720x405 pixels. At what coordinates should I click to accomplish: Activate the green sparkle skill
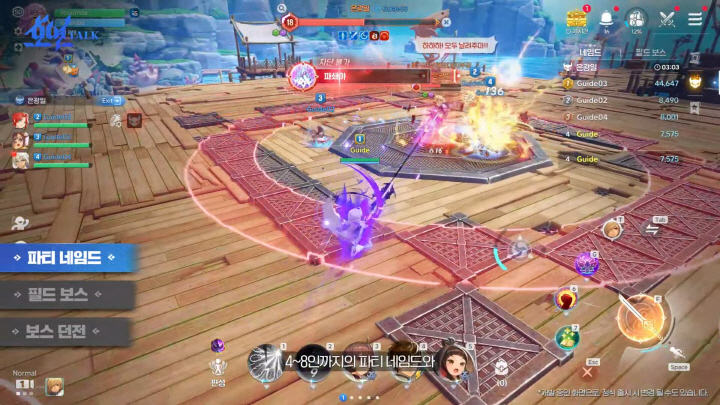pos(568,338)
